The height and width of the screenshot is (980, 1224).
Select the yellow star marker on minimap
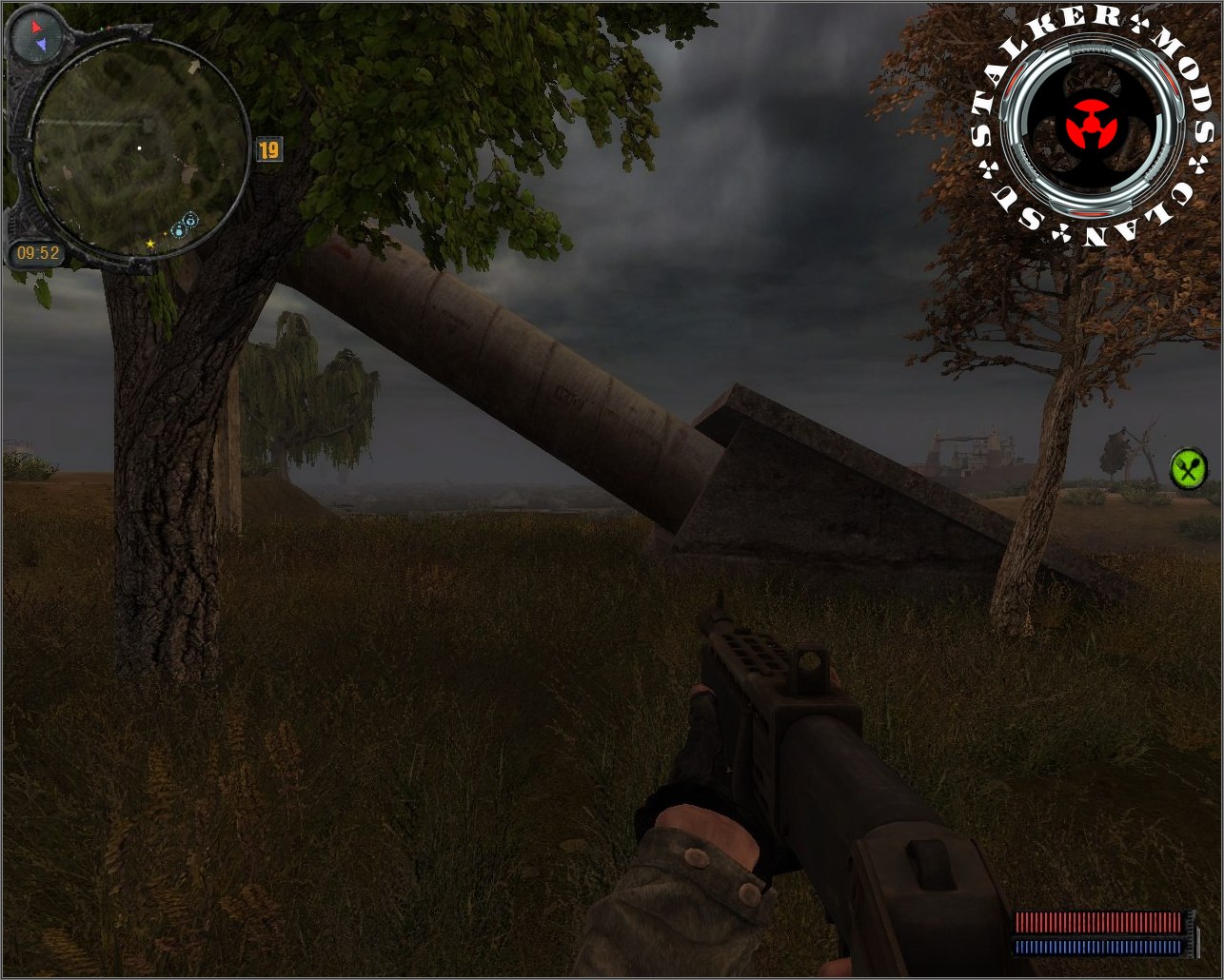pos(150,245)
